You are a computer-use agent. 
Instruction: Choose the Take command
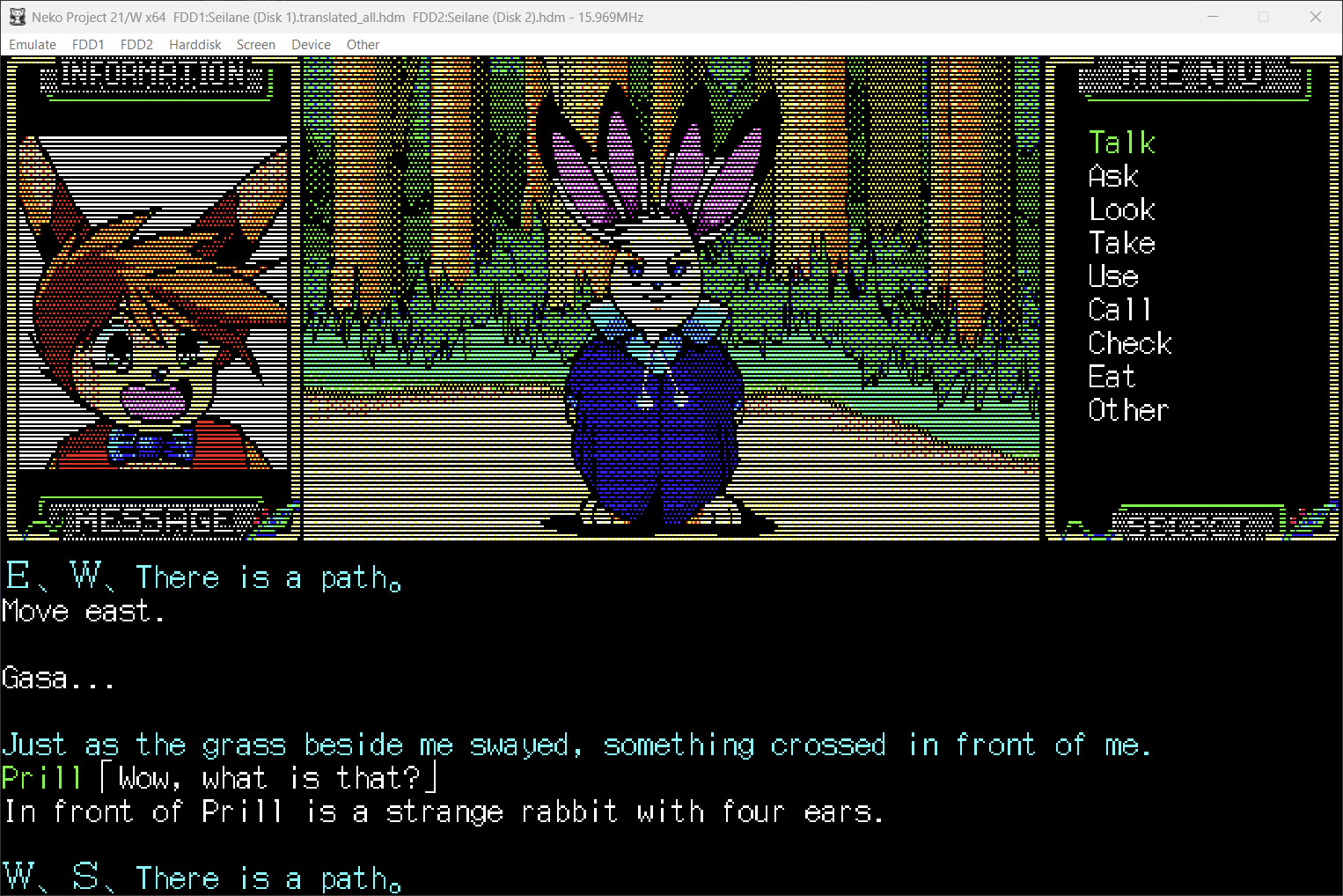pos(1121,243)
